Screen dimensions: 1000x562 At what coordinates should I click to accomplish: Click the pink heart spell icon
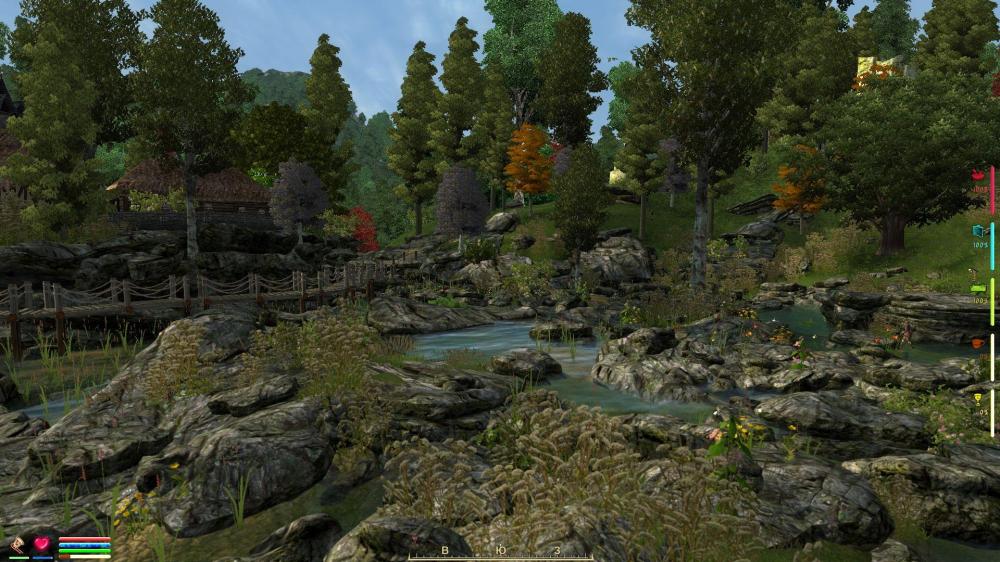pyautogui.click(x=43, y=545)
